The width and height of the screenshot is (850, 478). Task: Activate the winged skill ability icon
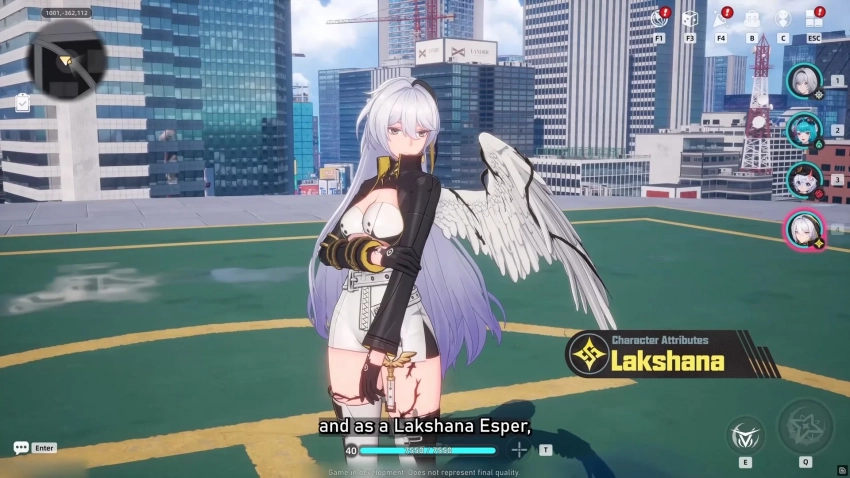[x=746, y=433]
